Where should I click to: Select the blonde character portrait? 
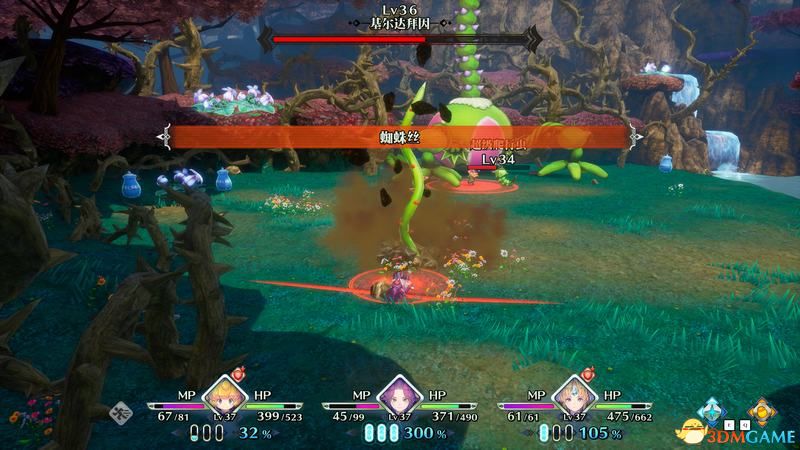pyautogui.click(x=224, y=396)
